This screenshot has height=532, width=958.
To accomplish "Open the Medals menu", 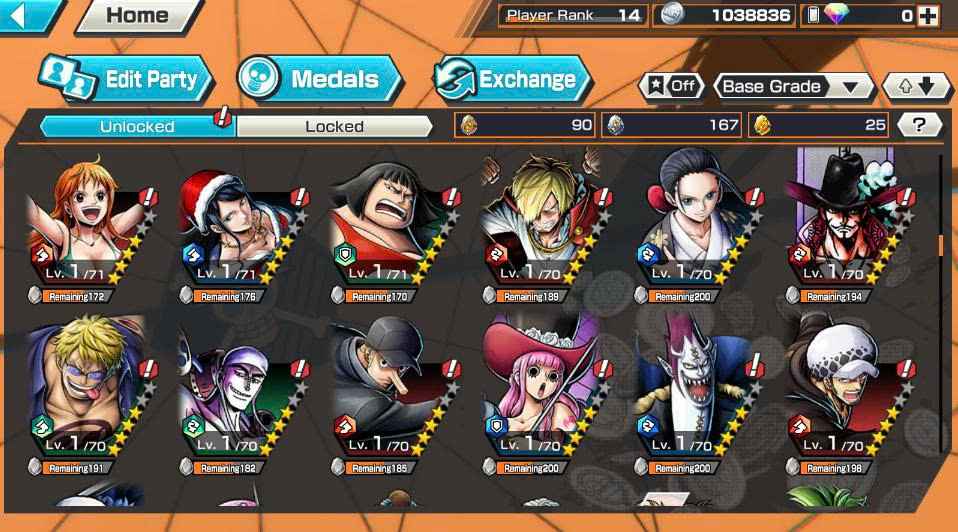I will [x=319, y=79].
